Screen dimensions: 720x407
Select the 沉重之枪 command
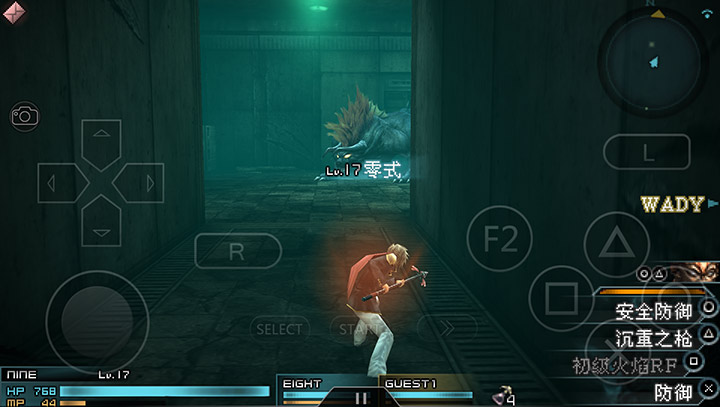point(653,337)
